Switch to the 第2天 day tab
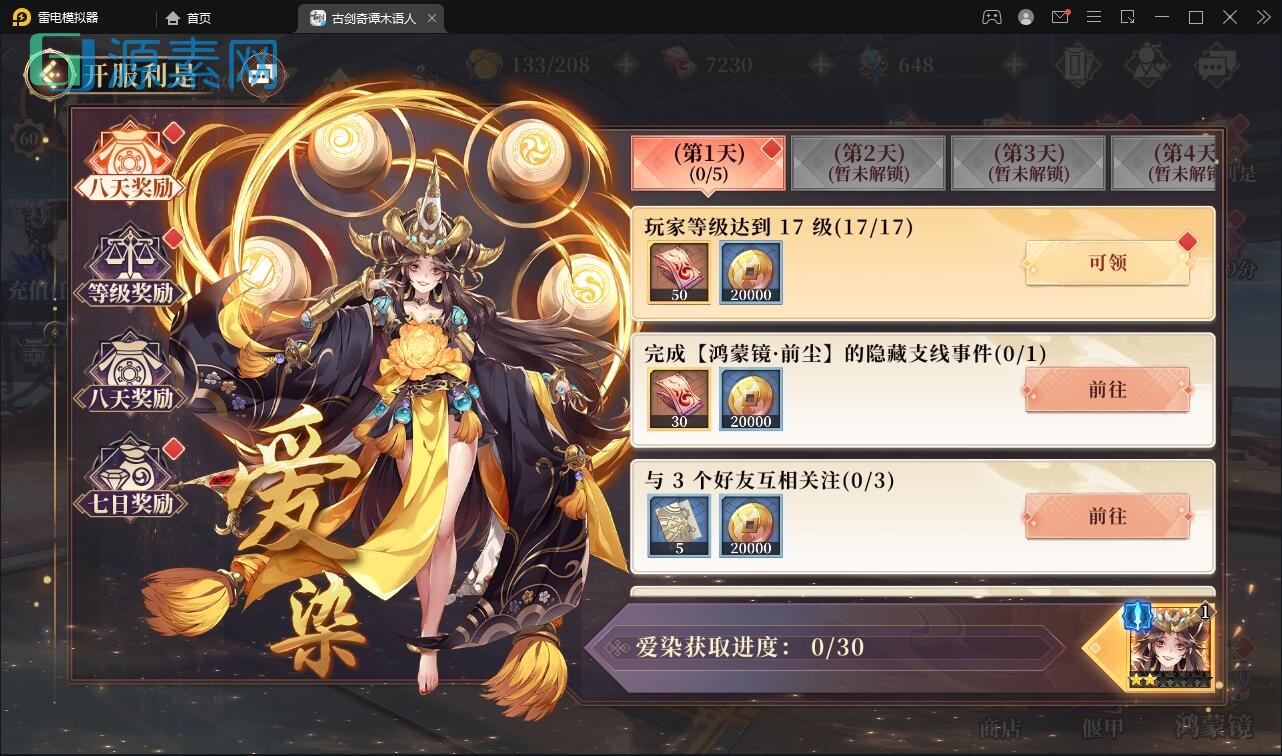The image size is (1282, 756). point(868,162)
